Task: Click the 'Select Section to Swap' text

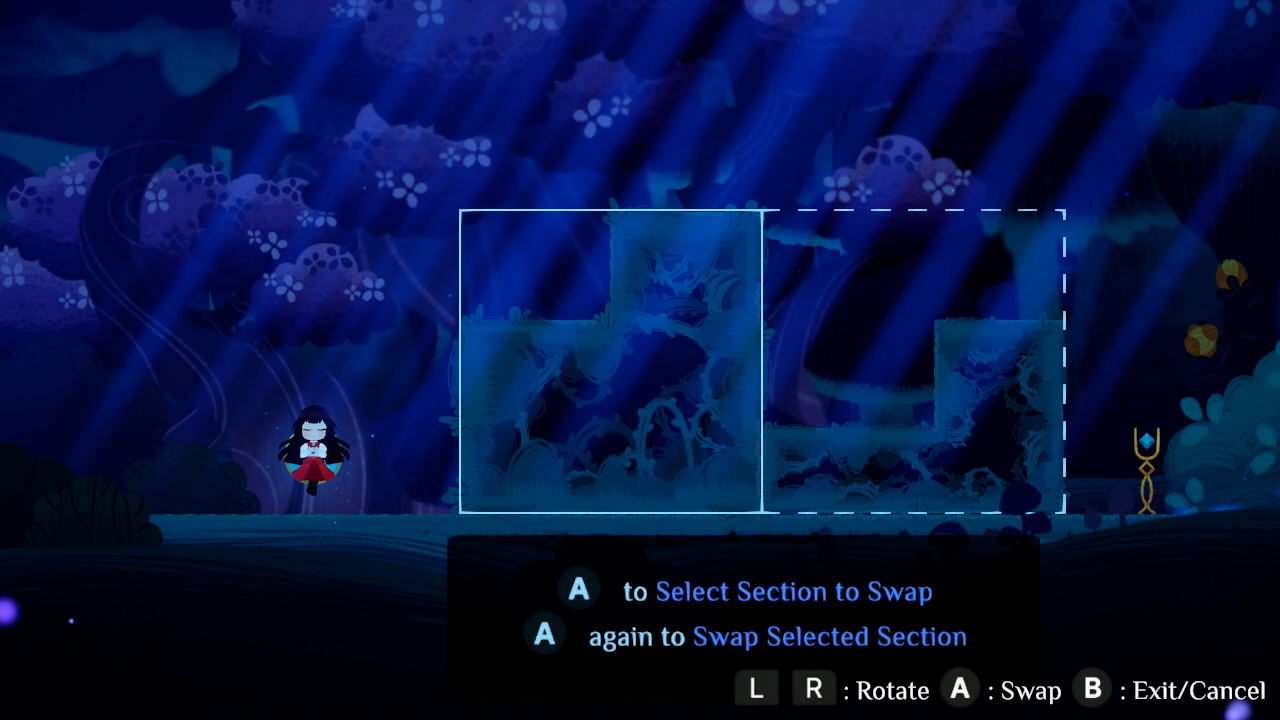Action: tap(795, 591)
